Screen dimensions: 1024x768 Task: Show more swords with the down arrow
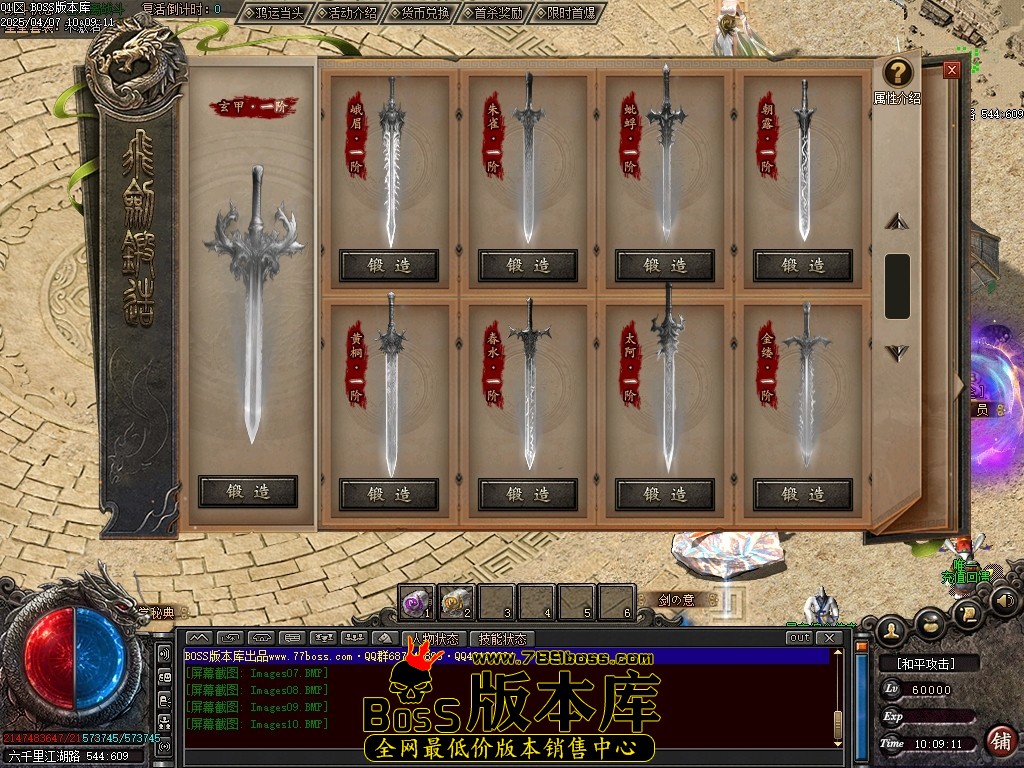(x=897, y=352)
